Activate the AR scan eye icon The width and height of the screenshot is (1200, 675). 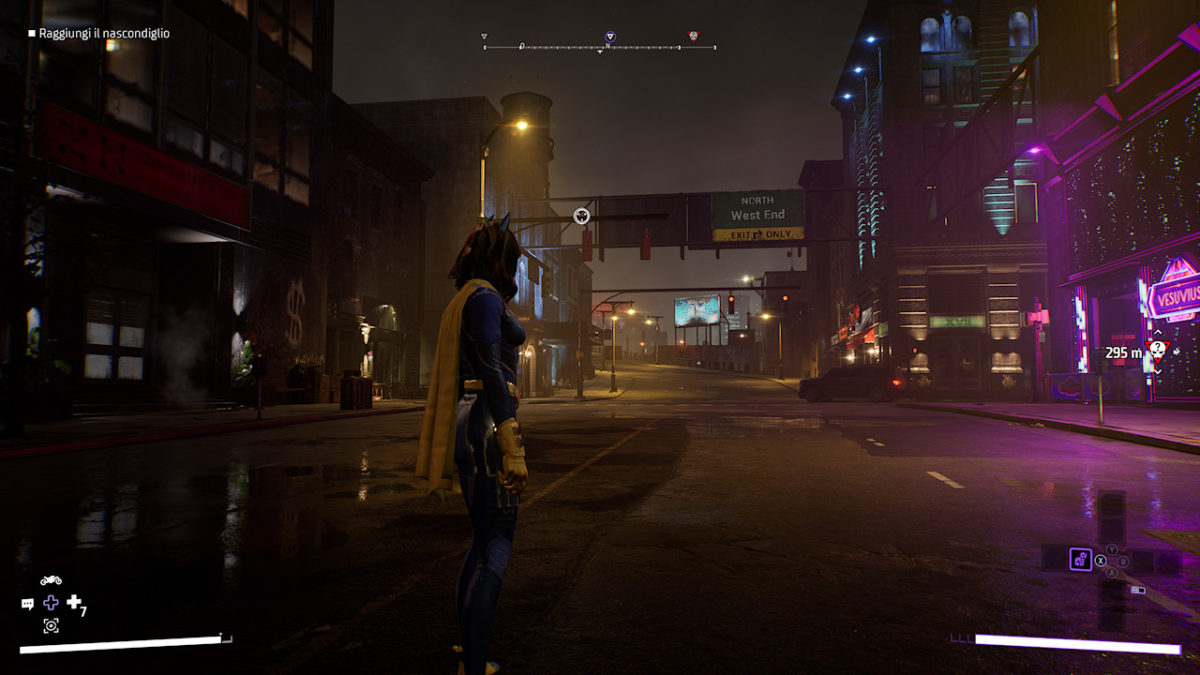coord(51,626)
